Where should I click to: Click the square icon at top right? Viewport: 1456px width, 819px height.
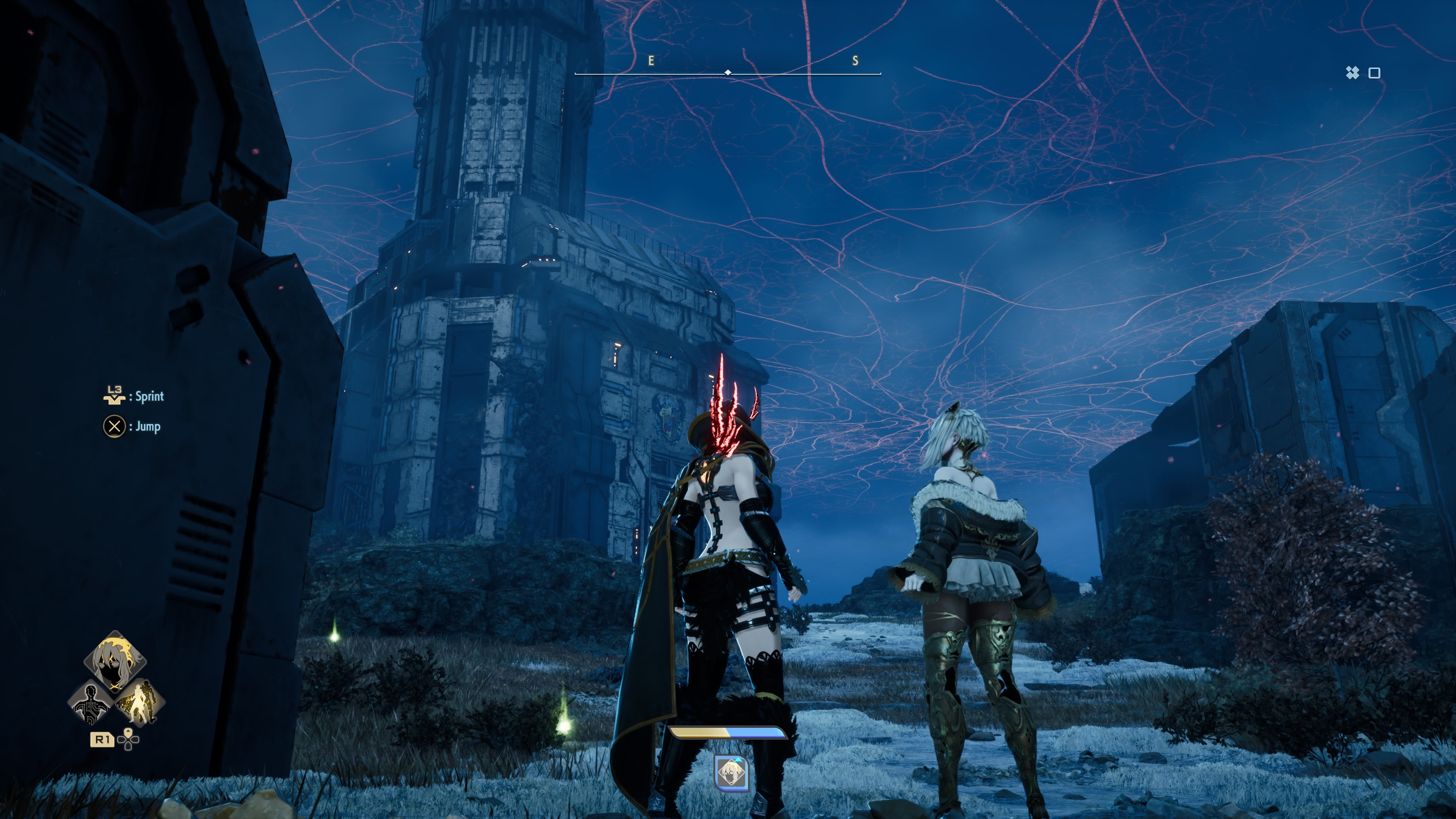click(1374, 72)
